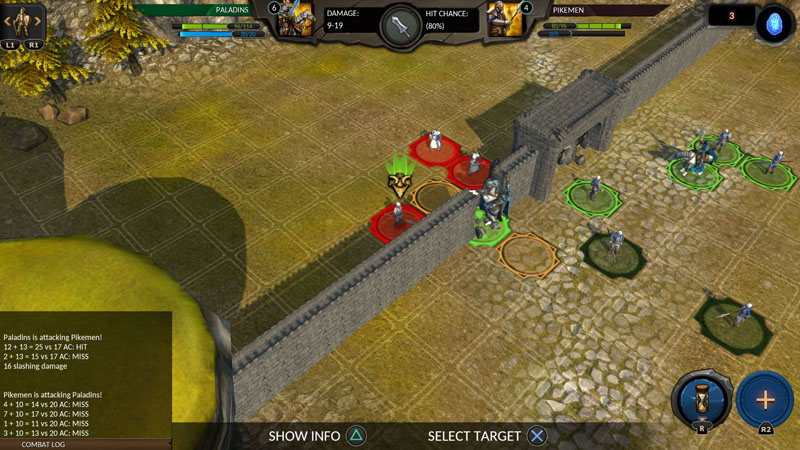Open the unit cycle icon with warrior figure

22,22
